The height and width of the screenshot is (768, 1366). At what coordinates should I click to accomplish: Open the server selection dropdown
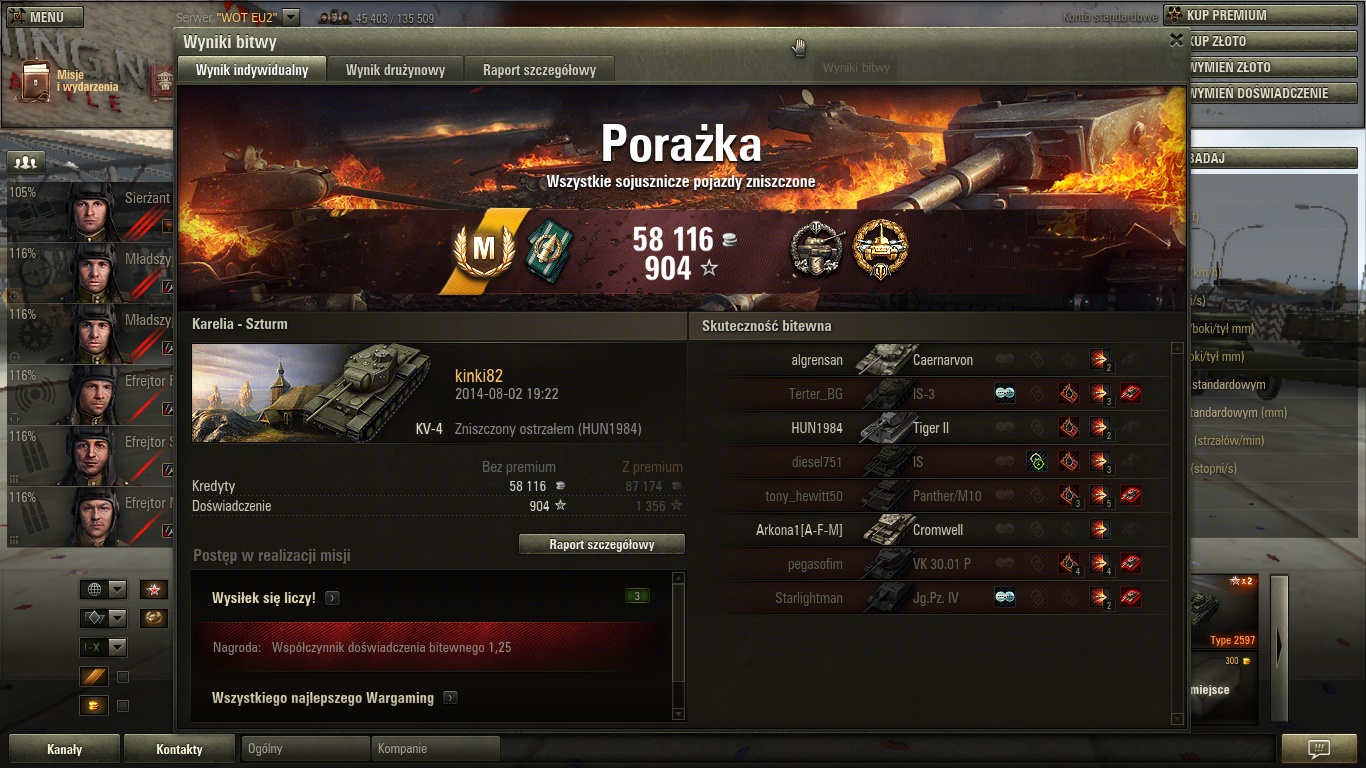tap(291, 17)
